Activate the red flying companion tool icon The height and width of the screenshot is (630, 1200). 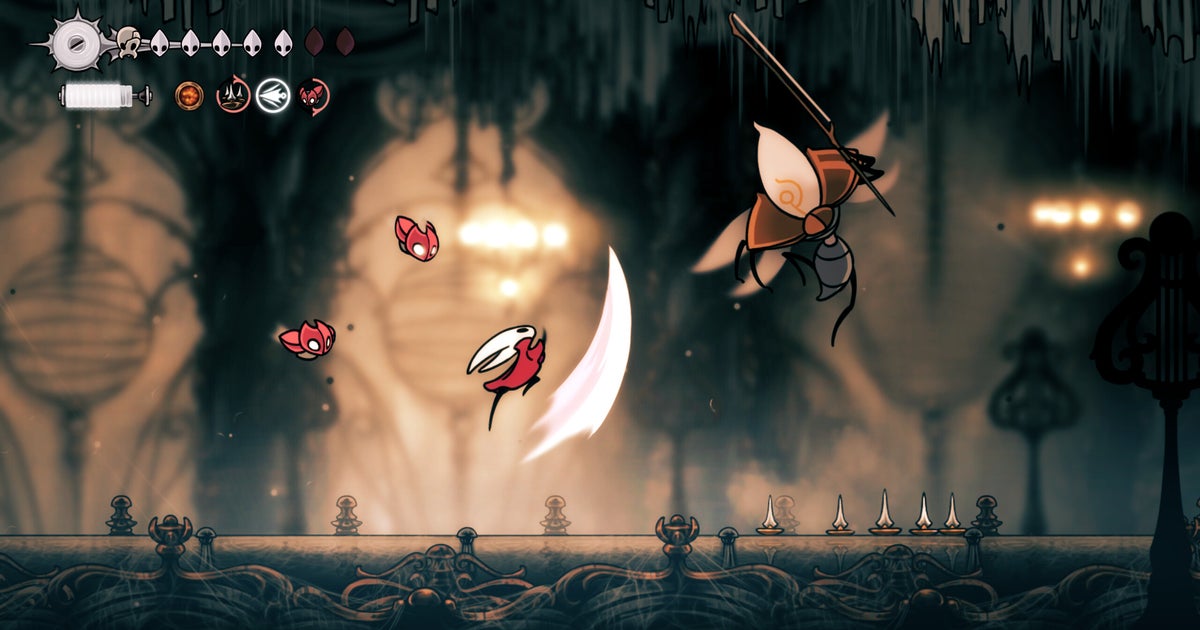[313, 96]
